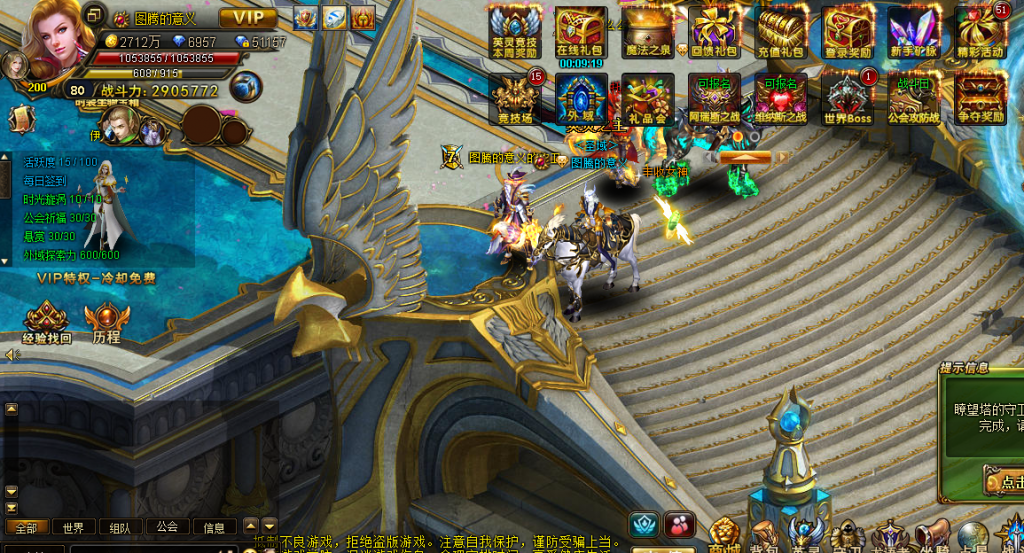Open the 回馈礼包 purple gift box
Viewport: 1024px width, 553px height.
pos(714,32)
